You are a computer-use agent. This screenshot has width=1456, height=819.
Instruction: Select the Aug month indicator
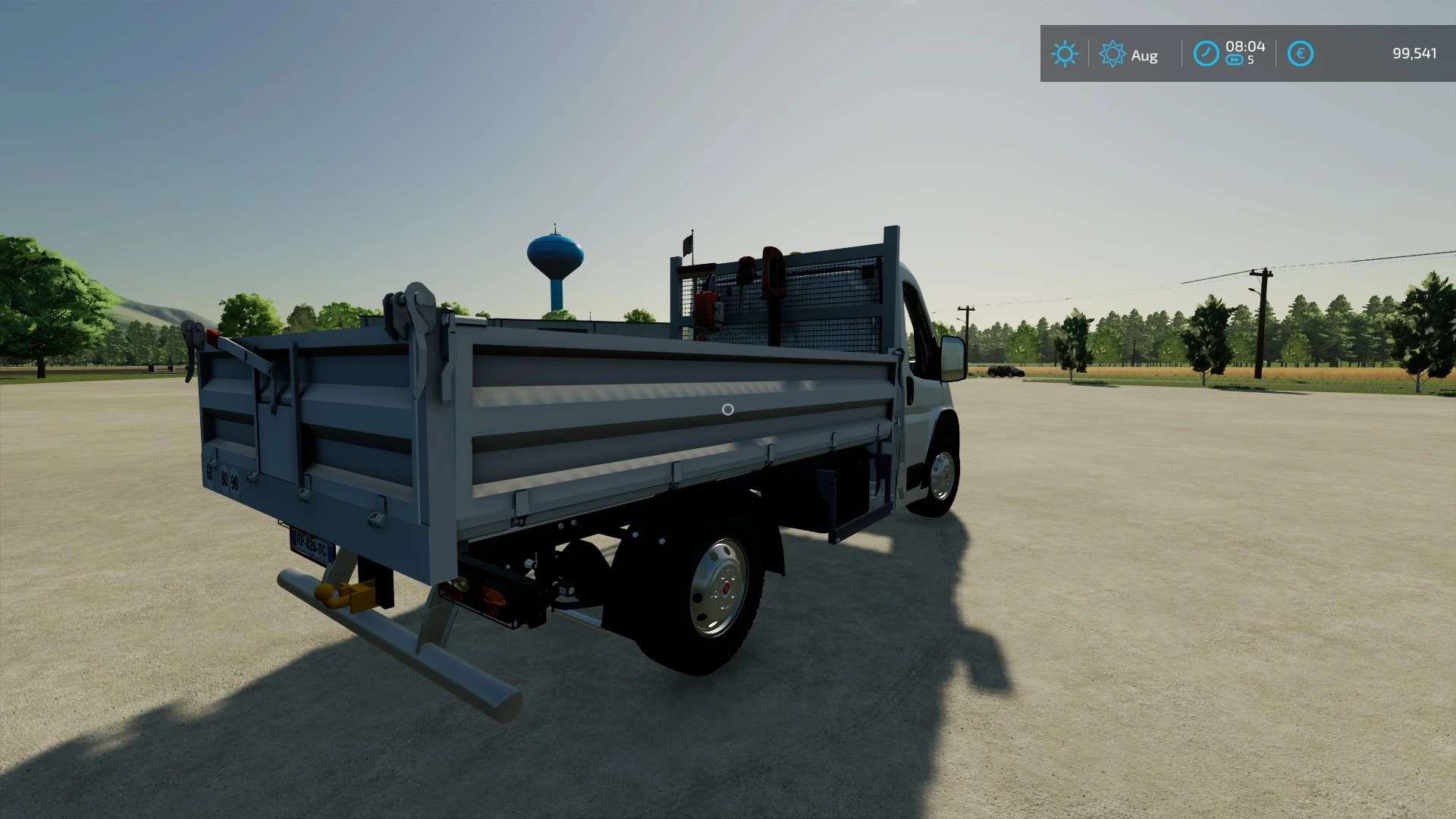(x=1144, y=55)
